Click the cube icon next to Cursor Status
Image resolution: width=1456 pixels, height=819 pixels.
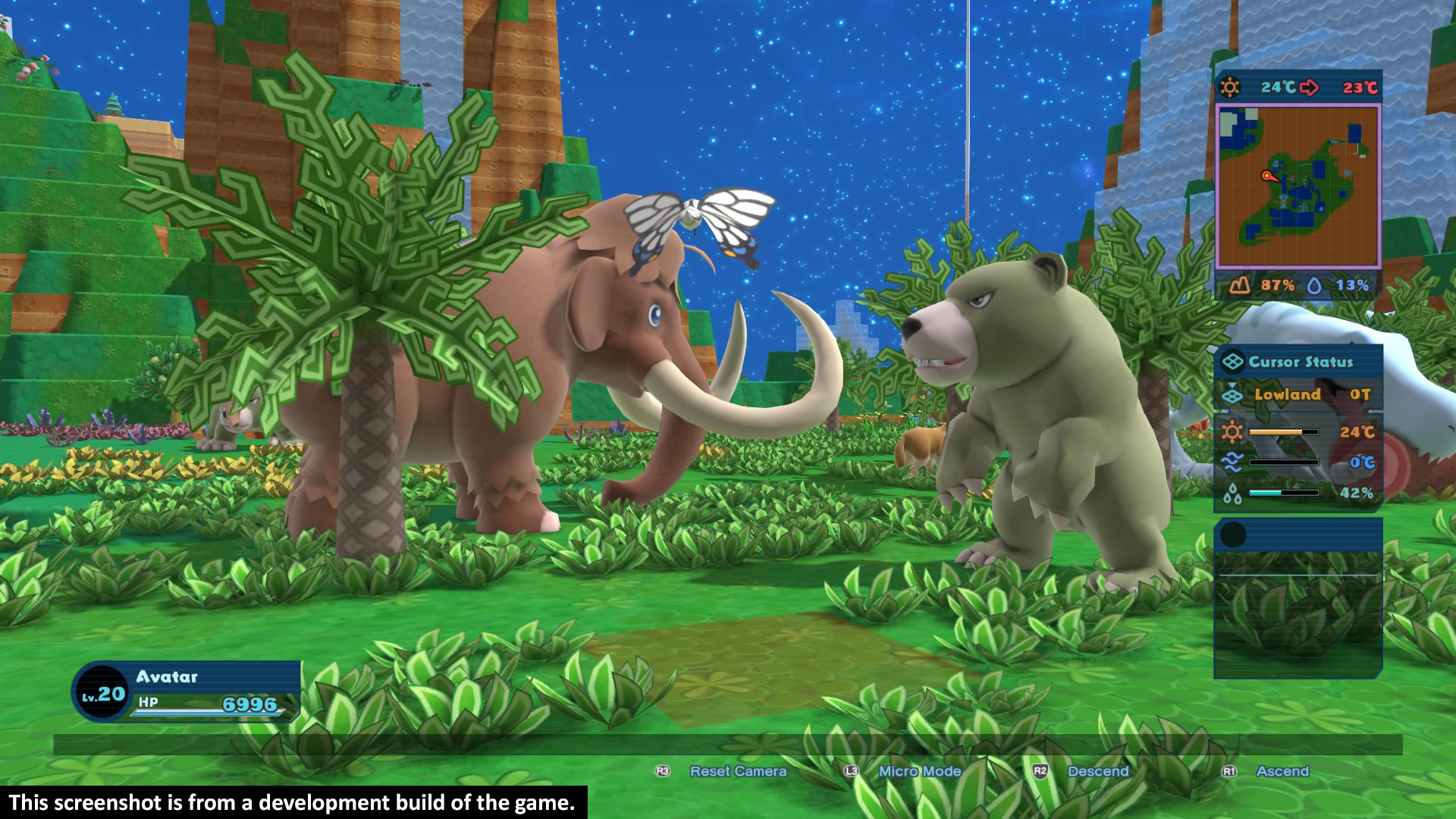1235,362
